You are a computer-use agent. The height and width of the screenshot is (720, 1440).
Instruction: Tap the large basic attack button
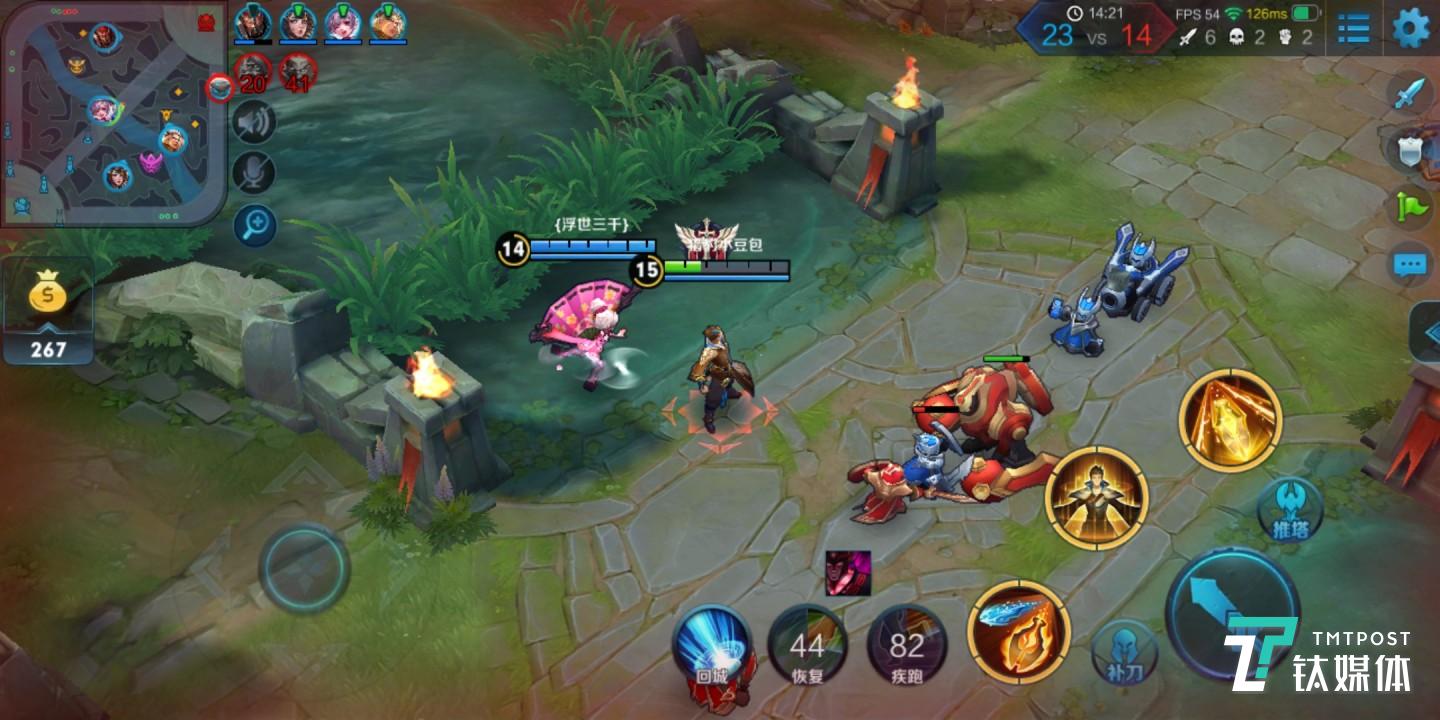[1232, 614]
